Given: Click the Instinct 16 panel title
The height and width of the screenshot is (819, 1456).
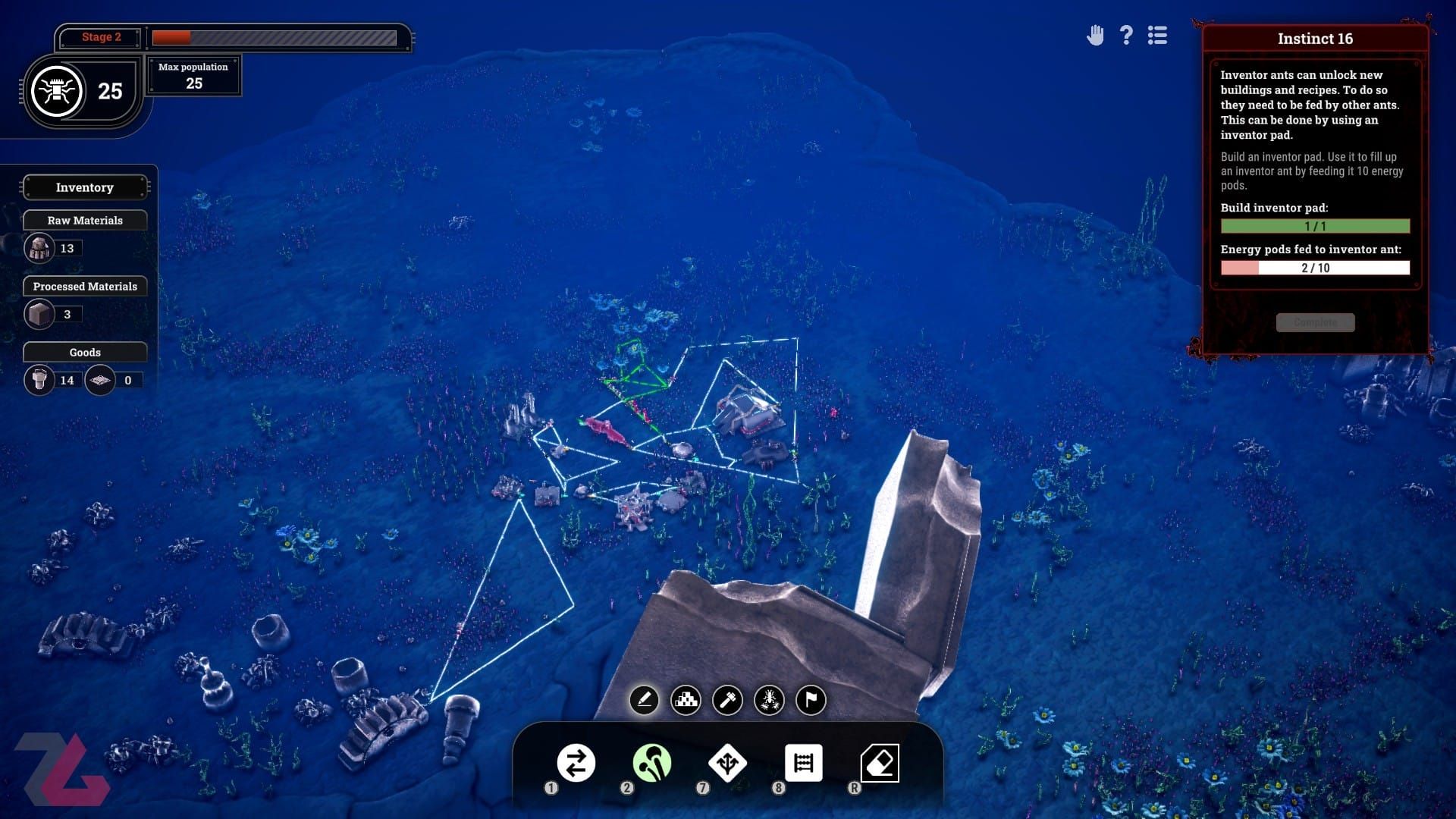Looking at the screenshot, I should point(1315,39).
